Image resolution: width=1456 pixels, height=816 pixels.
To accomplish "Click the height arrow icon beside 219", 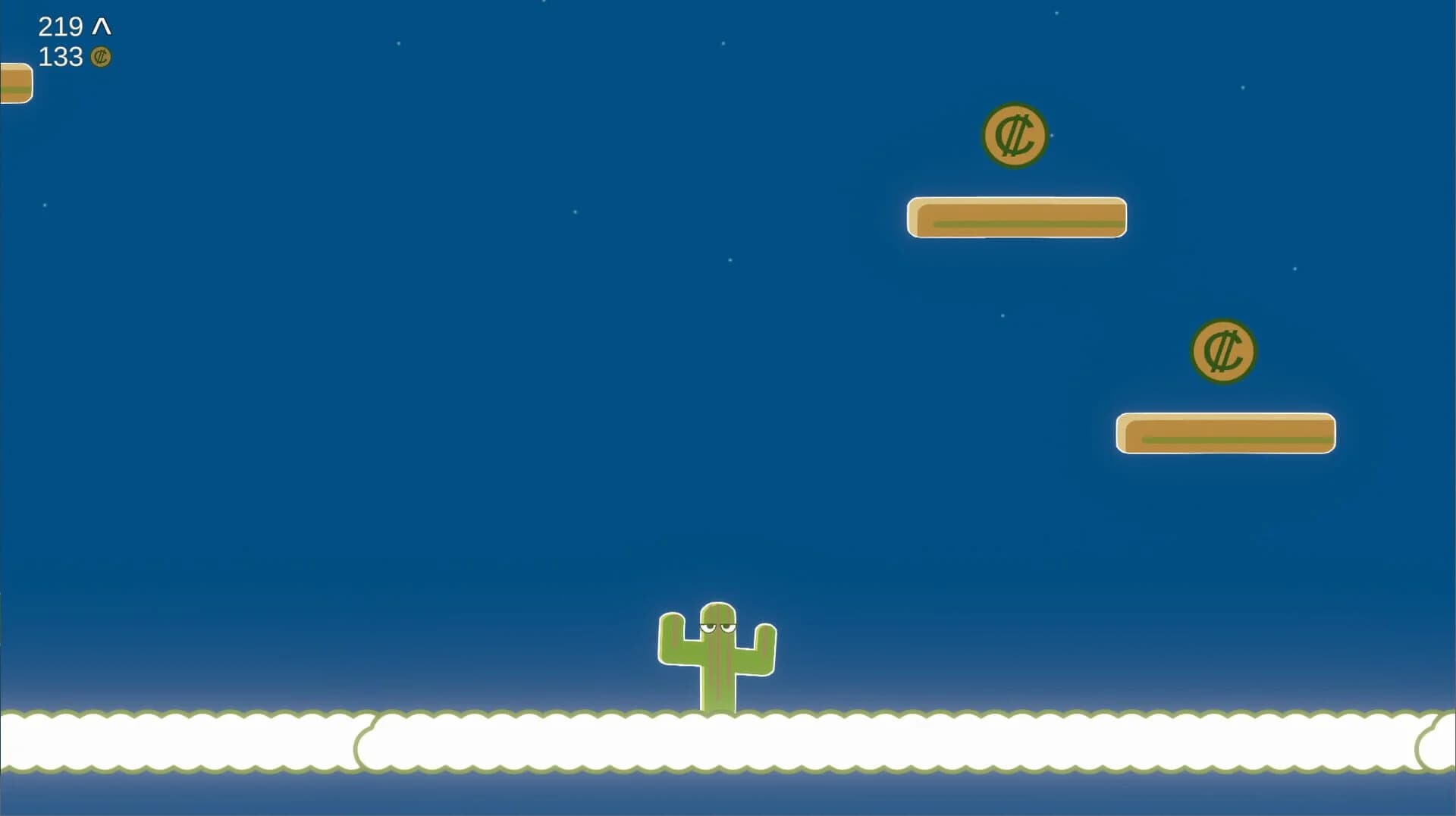I will click(102, 27).
